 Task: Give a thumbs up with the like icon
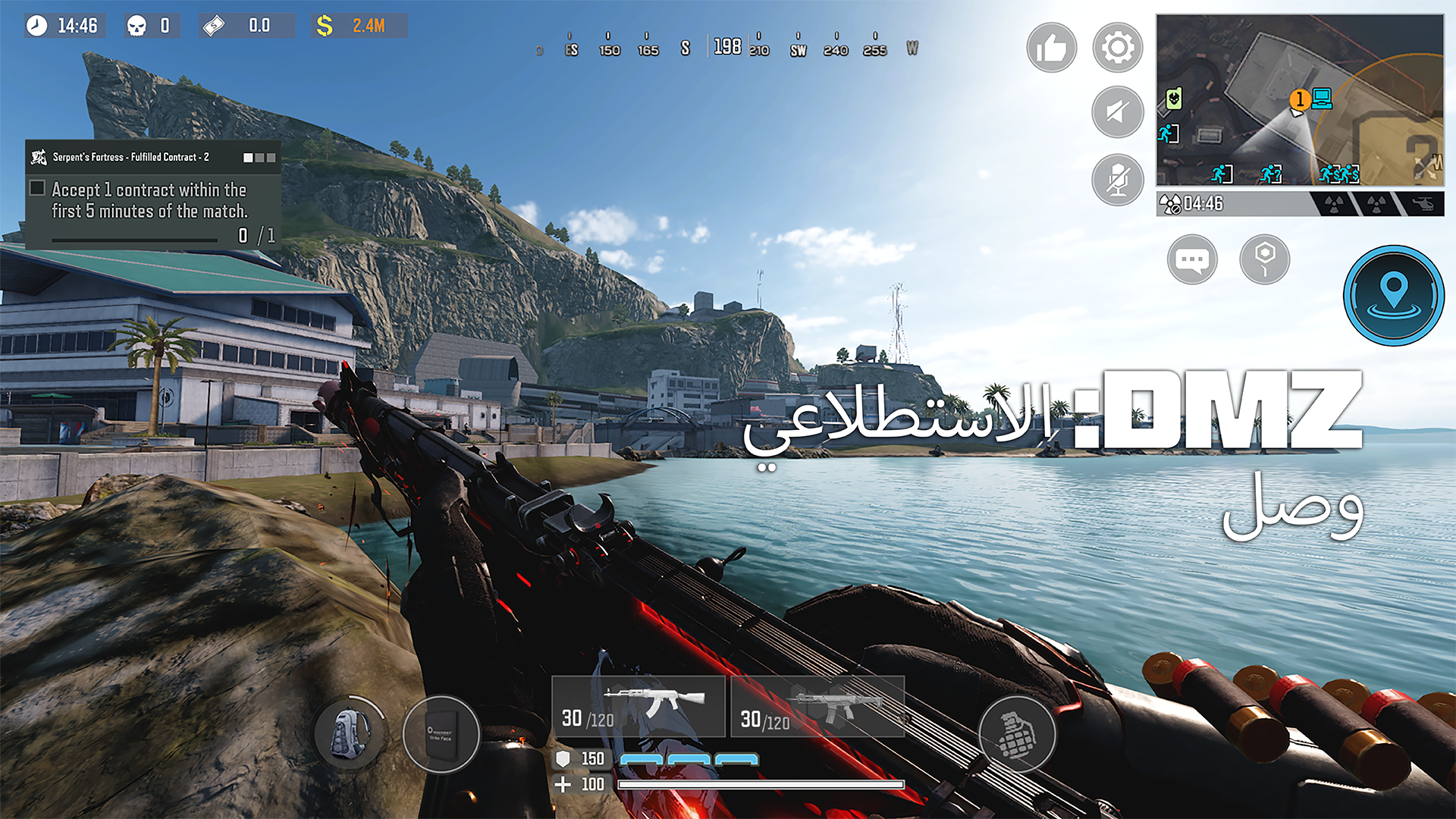[x=1051, y=48]
